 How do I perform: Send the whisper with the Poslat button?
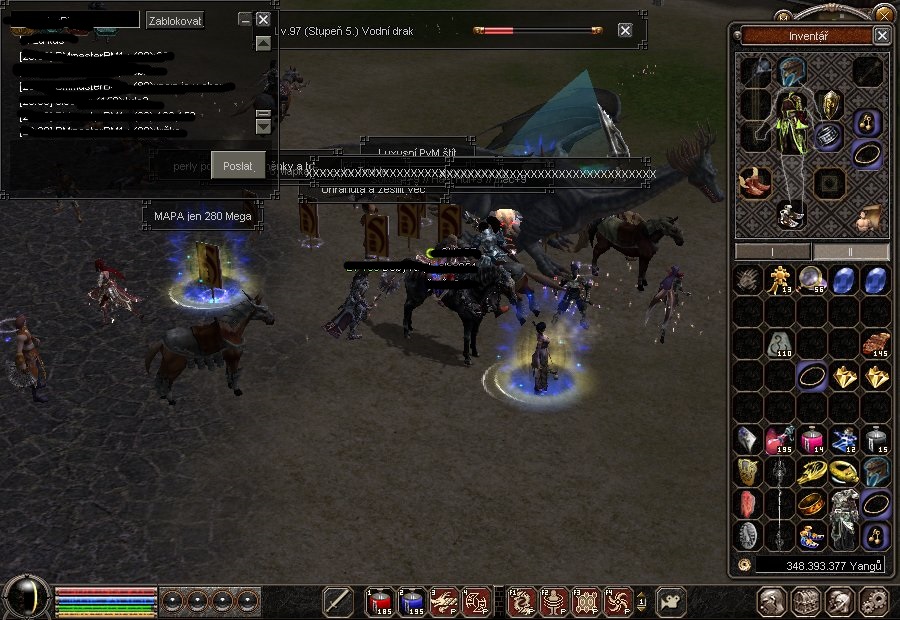[238, 166]
